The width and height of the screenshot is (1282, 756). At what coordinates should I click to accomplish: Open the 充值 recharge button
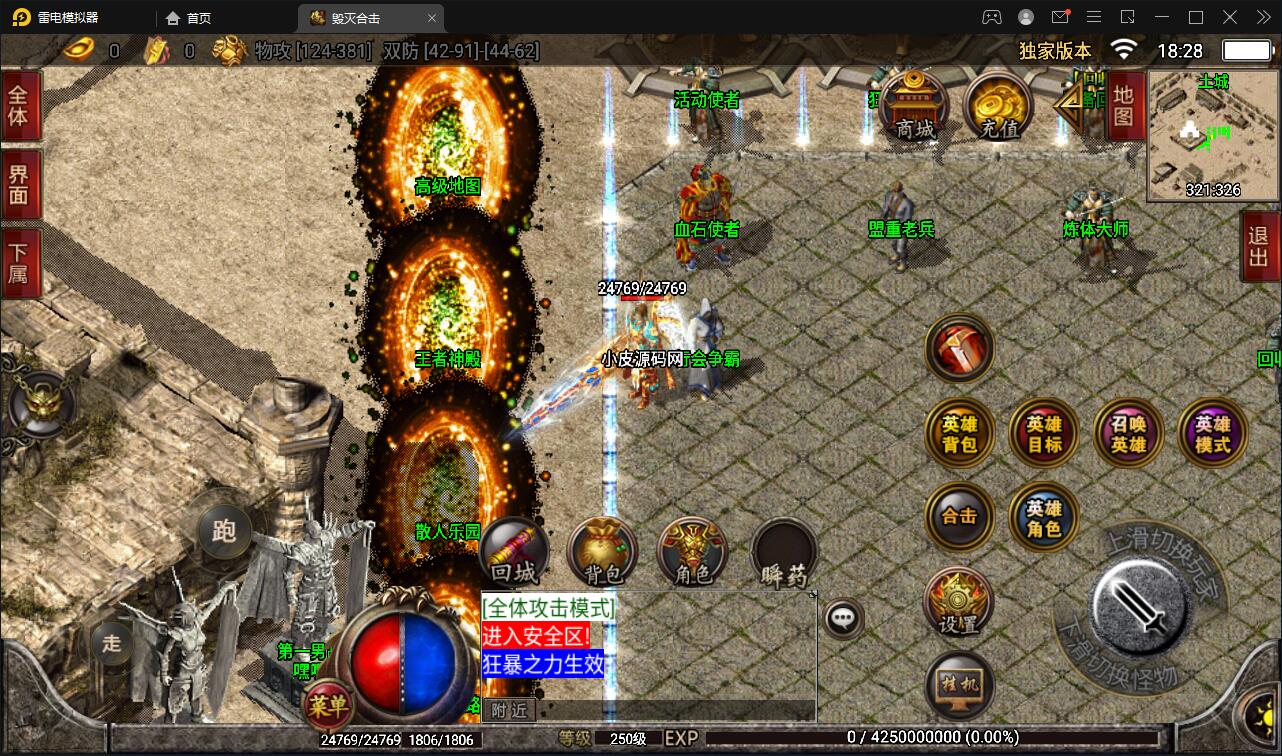pos(998,106)
